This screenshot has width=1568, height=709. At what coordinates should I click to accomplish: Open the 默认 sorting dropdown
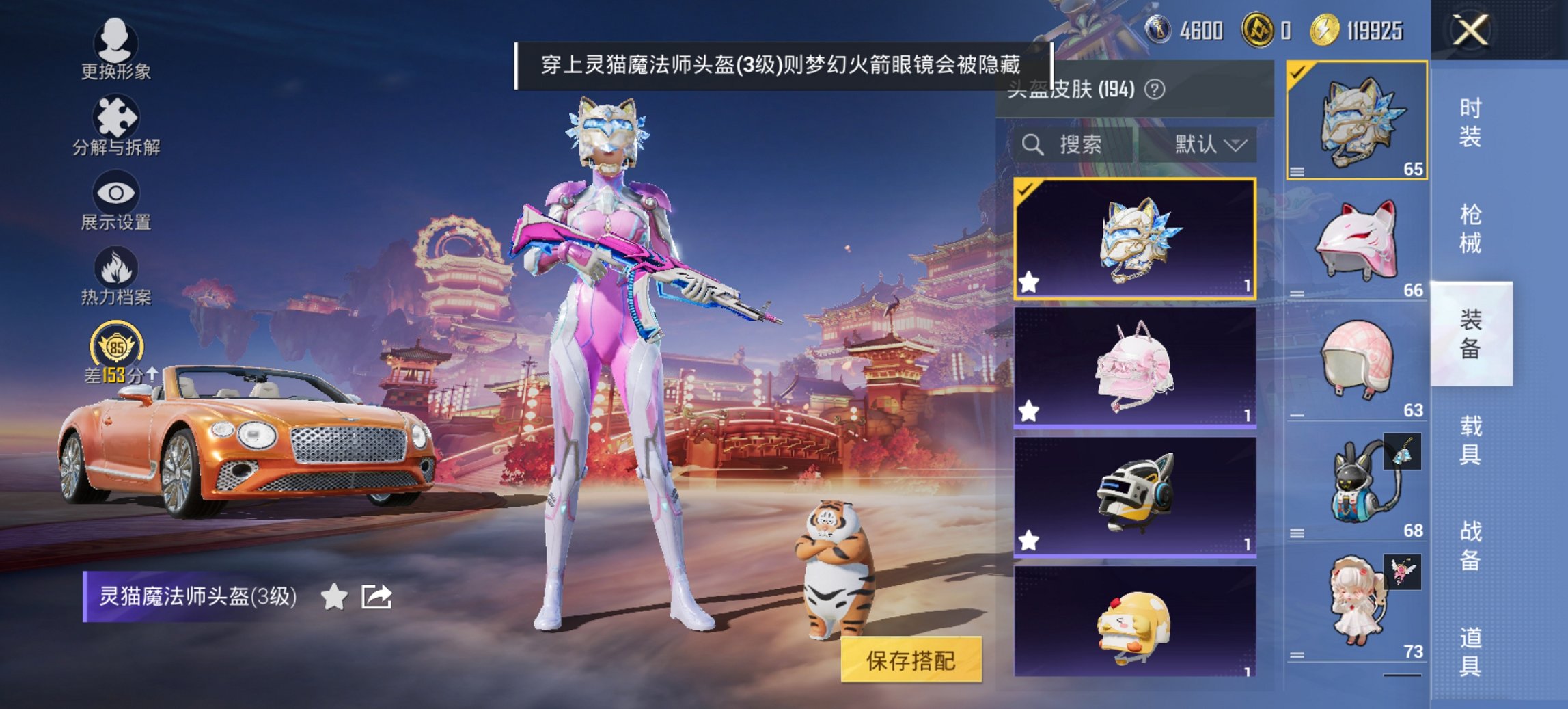pyautogui.click(x=1208, y=144)
